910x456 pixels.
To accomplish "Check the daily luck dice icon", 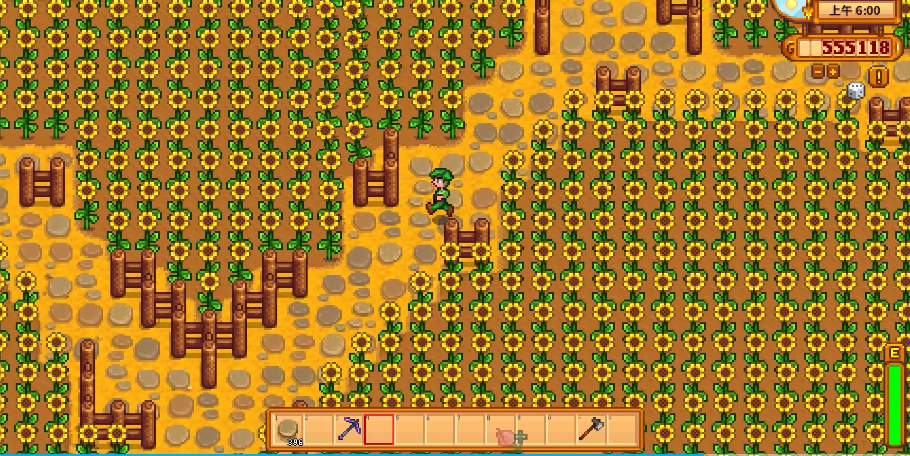I will (856, 91).
